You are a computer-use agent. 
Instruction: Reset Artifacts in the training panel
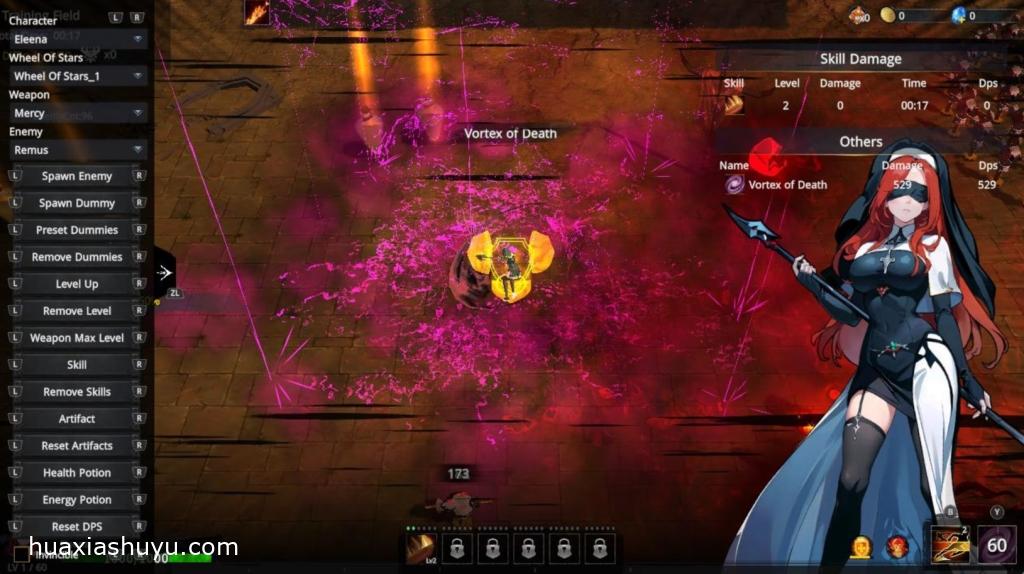pos(77,446)
